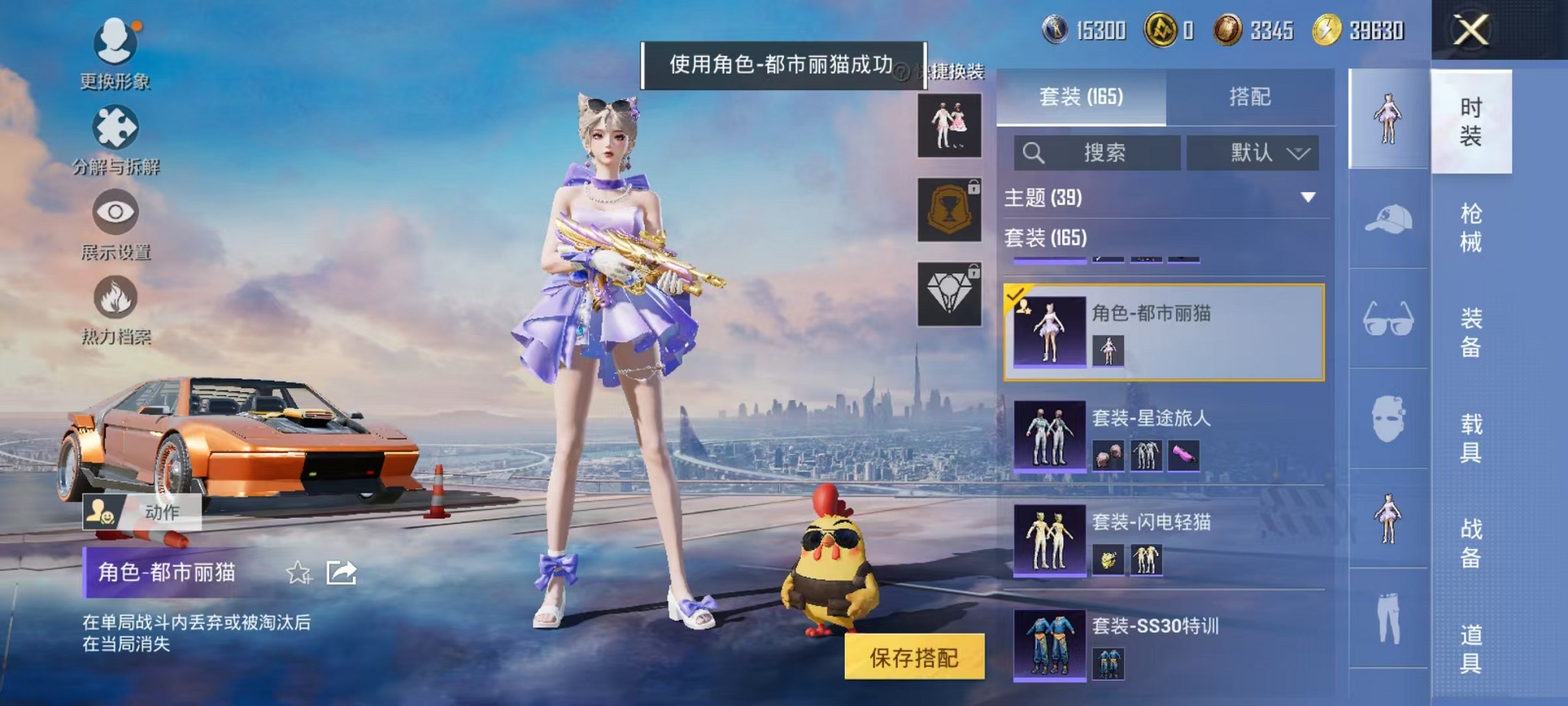
Task: Collapse the 主题 (39) section
Action: pyautogui.click(x=1308, y=198)
